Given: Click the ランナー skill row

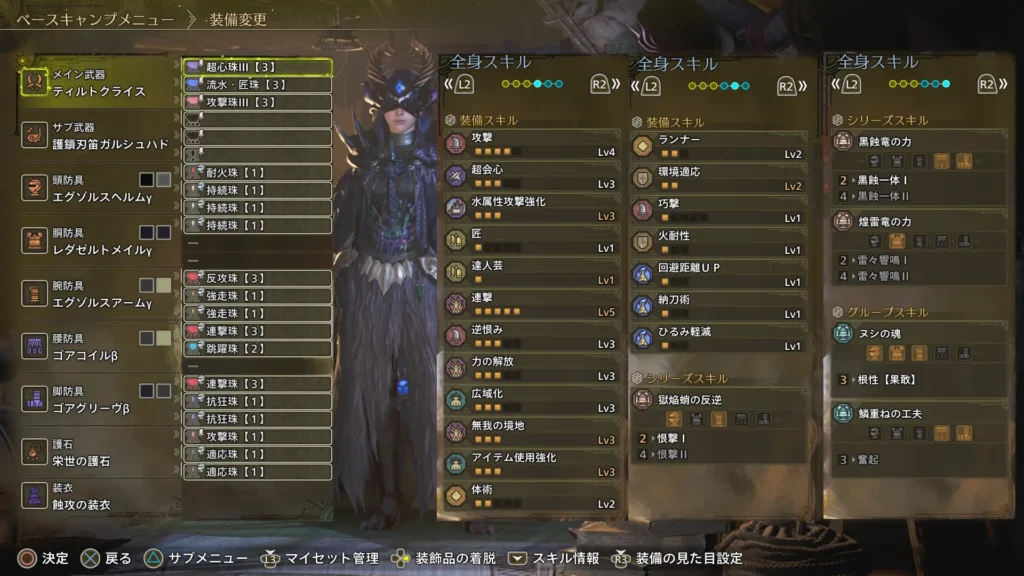Looking at the screenshot, I should 718,146.
